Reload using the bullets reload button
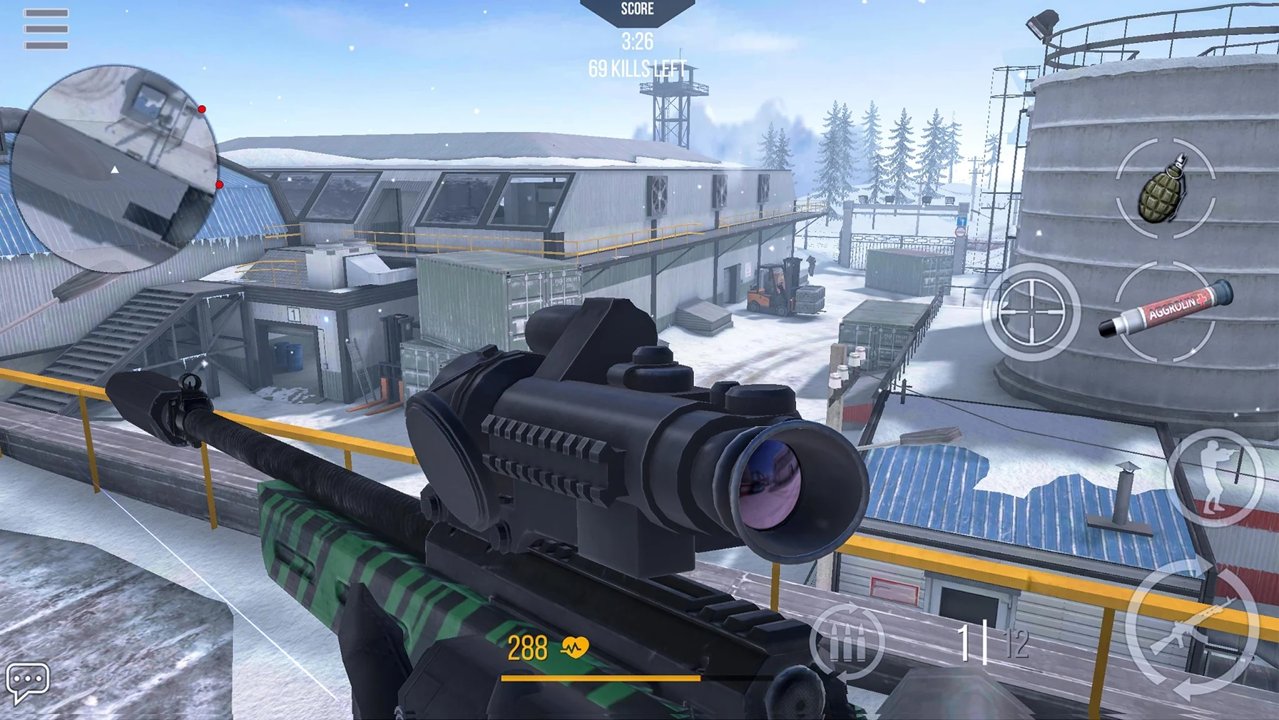Viewport: 1279px width, 720px height. point(846,642)
